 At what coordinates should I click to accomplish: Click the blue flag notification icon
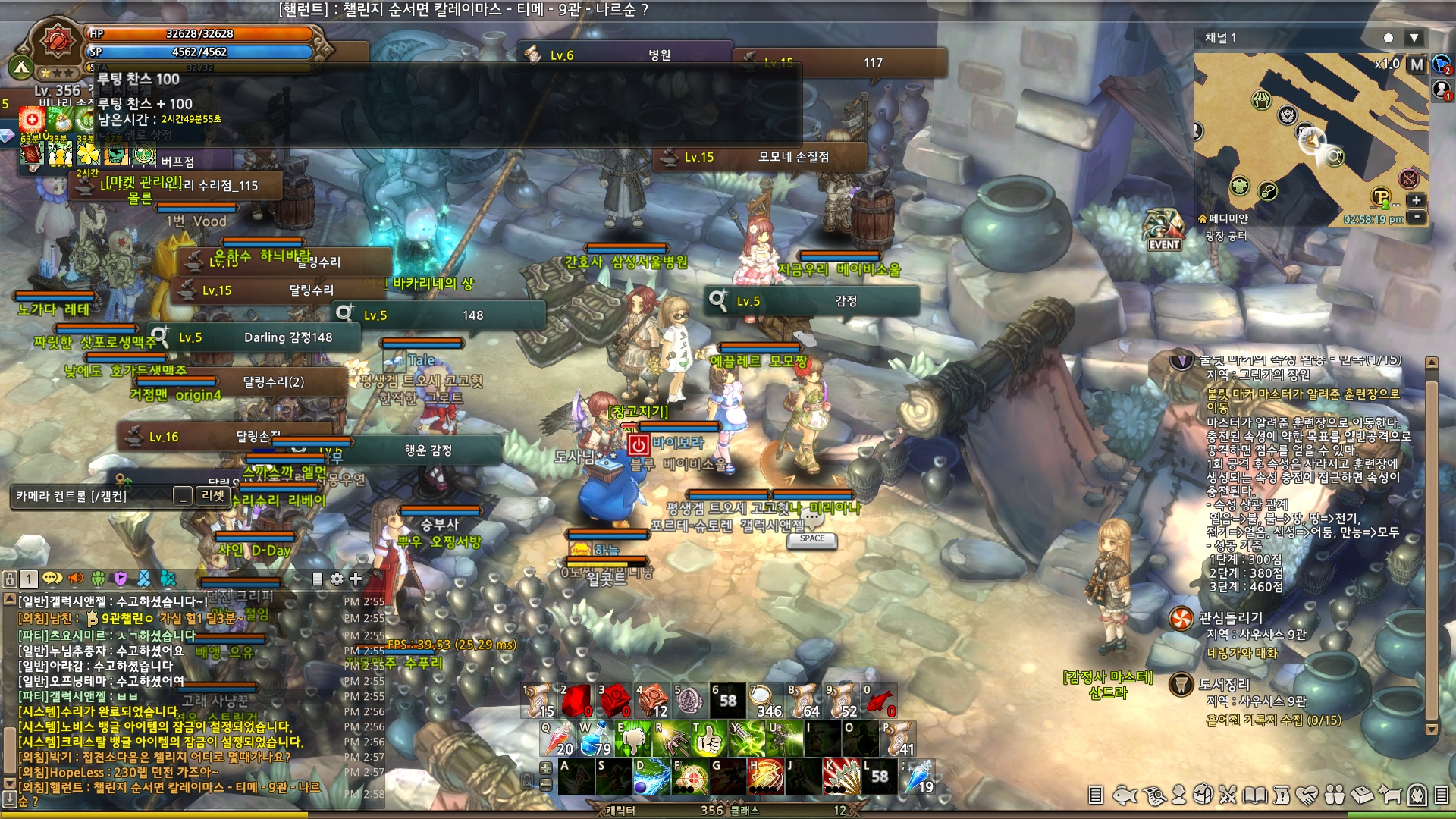pyautogui.click(x=1442, y=65)
